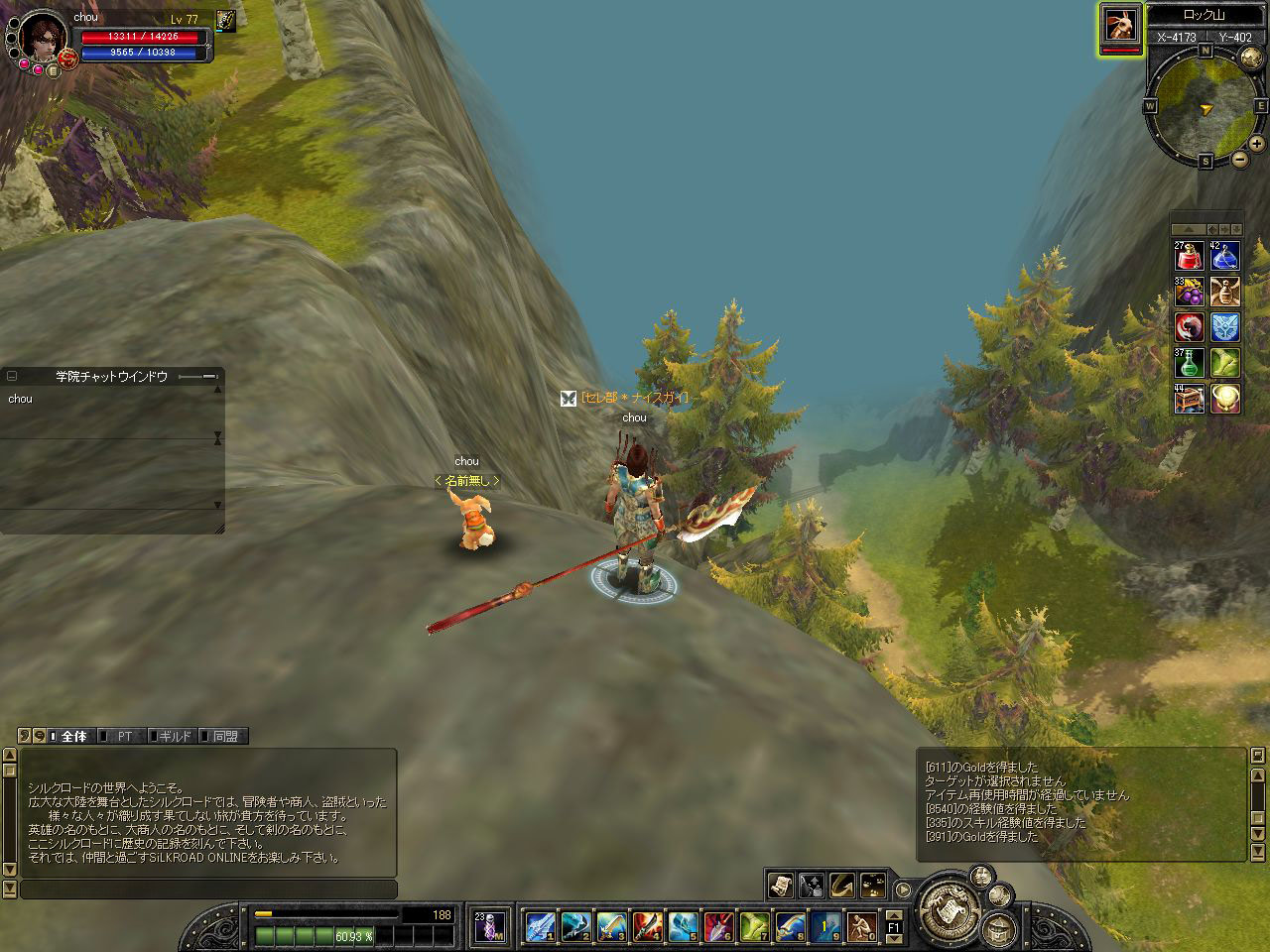Use the blue mana potion
Screen dimensions: 1270x952
click(1223, 256)
